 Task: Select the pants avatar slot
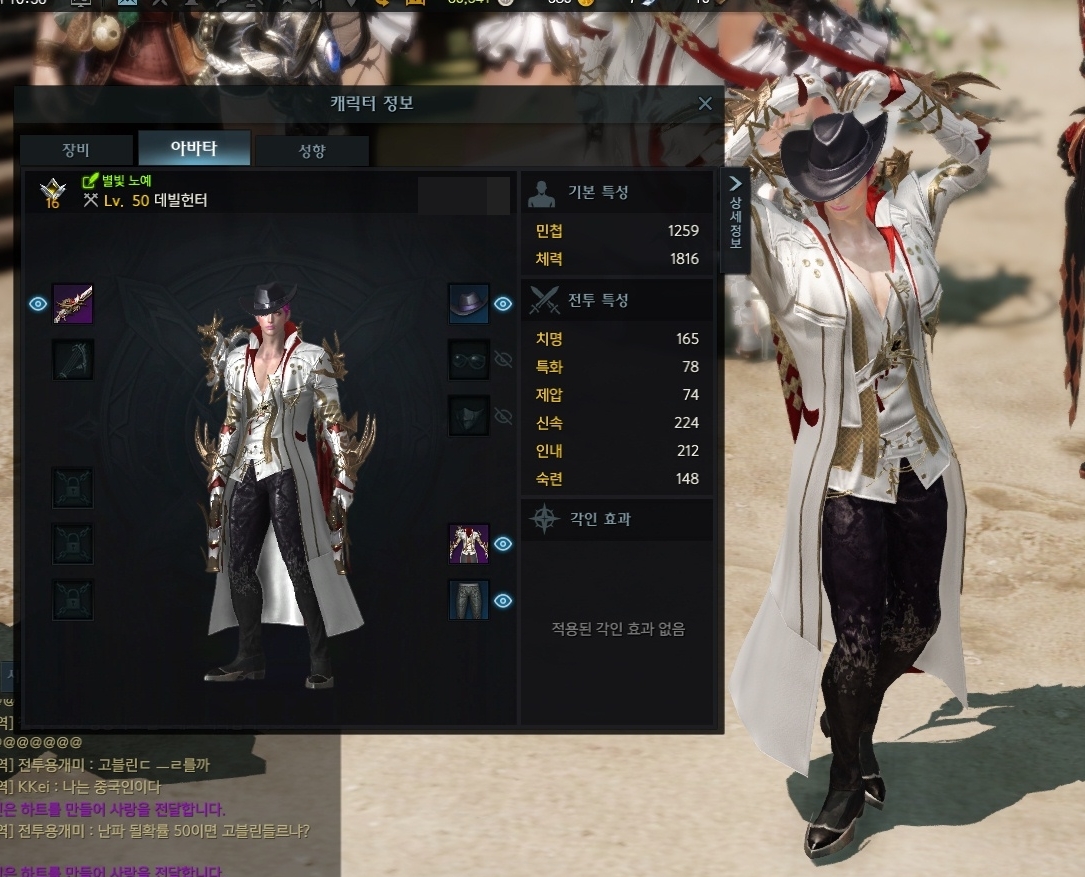(468, 600)
